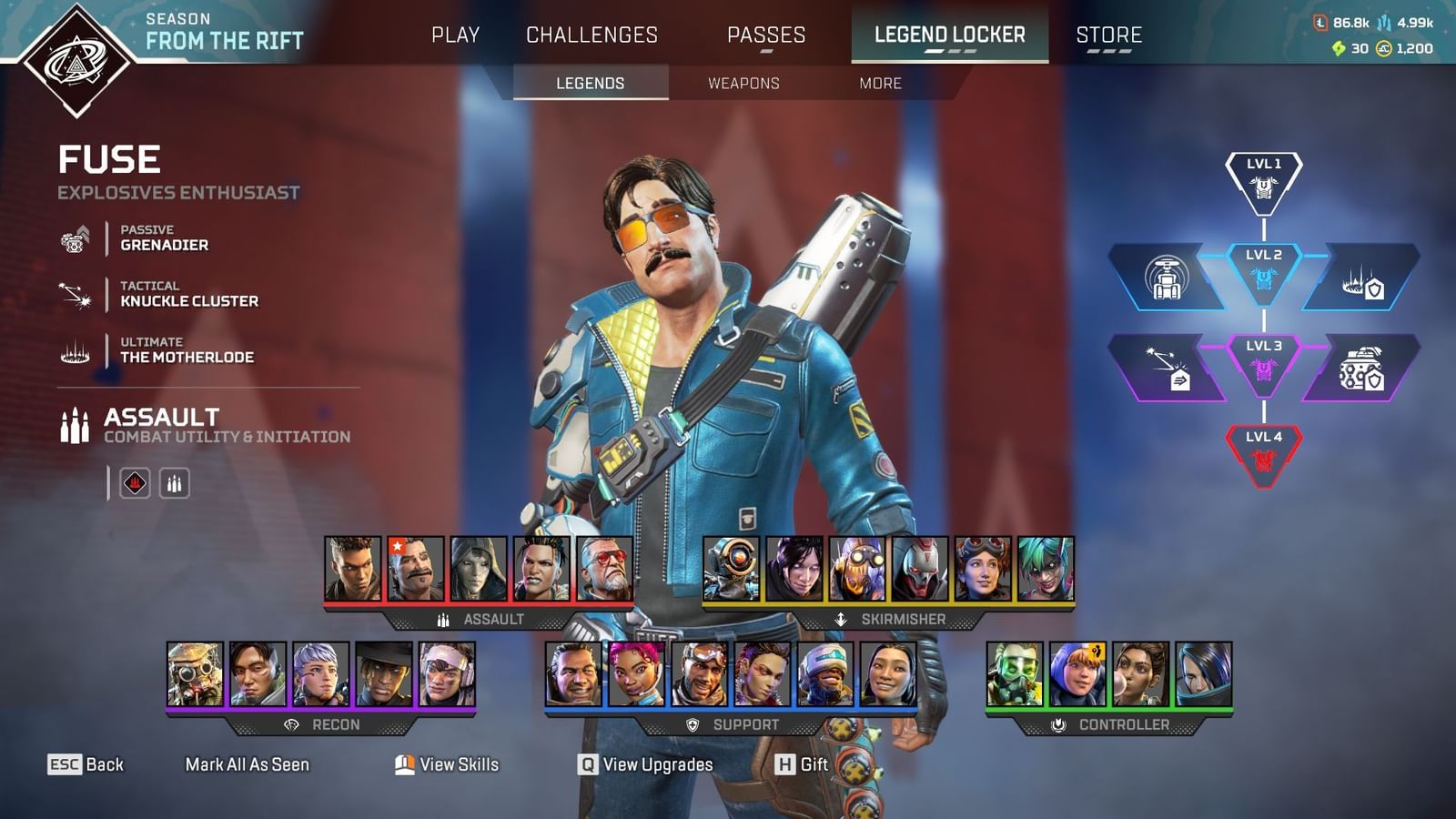The image size is (1456, 819).
Task: Open the More tab dropdown
Action: coord(879,83)
